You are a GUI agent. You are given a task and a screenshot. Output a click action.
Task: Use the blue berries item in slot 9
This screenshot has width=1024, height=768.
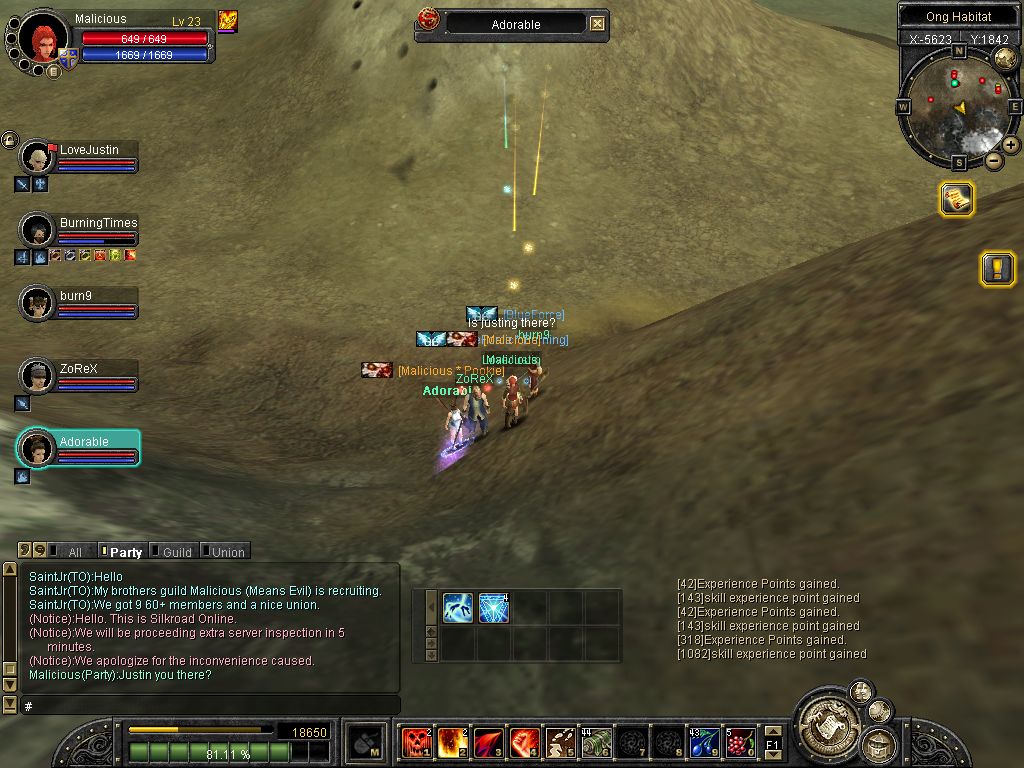(x=704, y=742)
